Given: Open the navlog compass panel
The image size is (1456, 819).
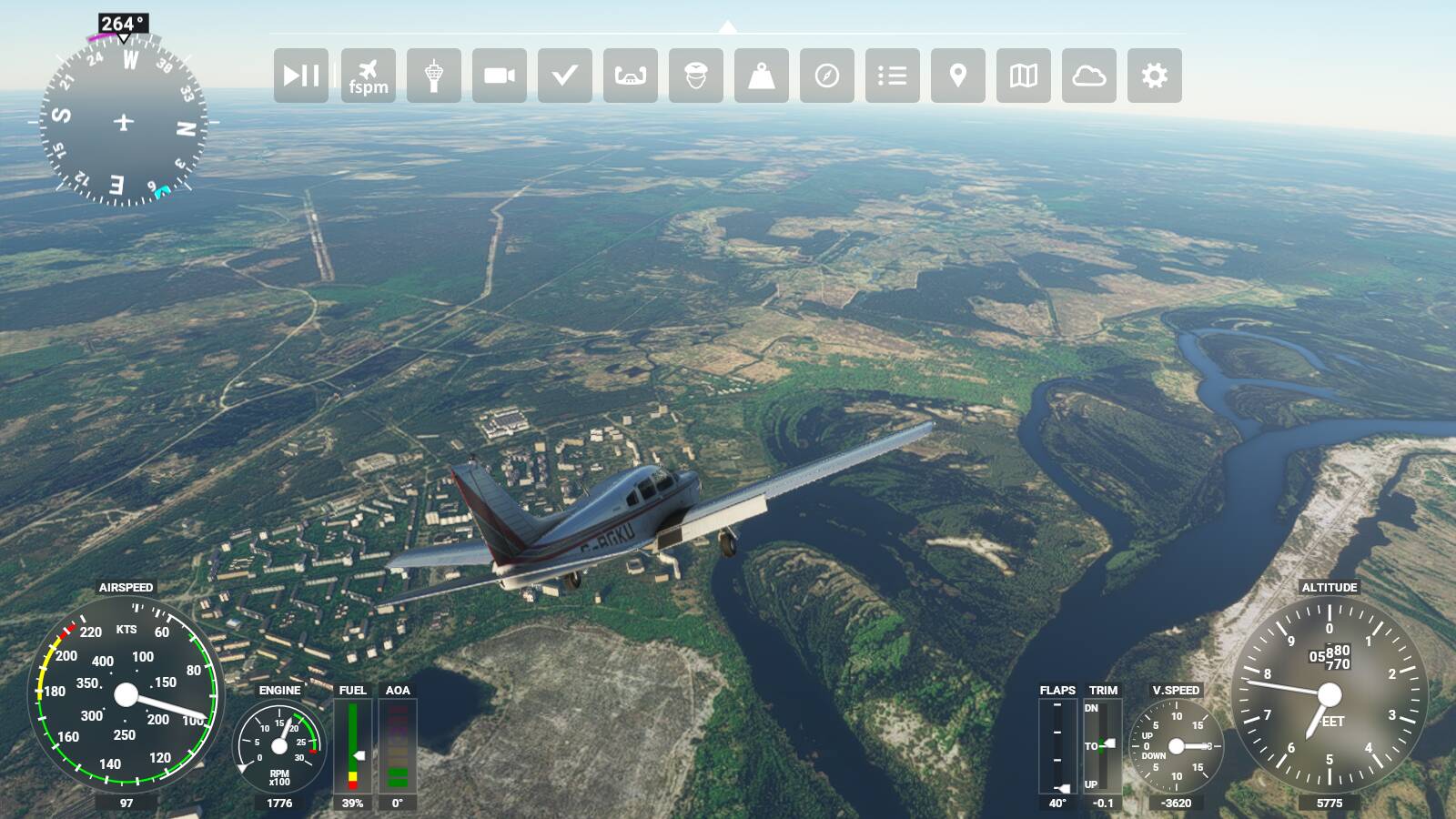Looking at the screenshot, I should tap(827, 76).
